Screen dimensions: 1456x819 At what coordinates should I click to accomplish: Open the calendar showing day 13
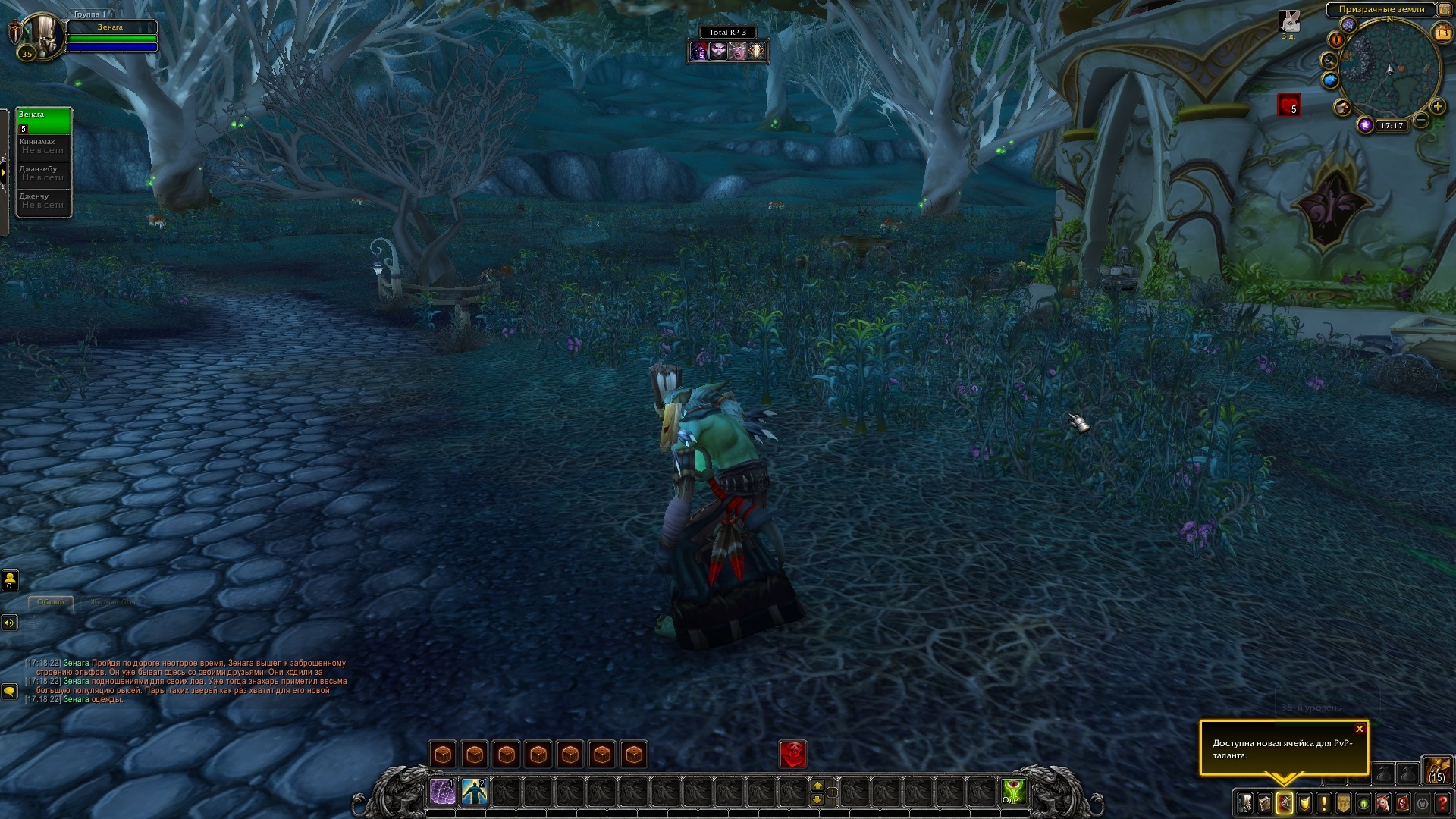pos(1442,33)
